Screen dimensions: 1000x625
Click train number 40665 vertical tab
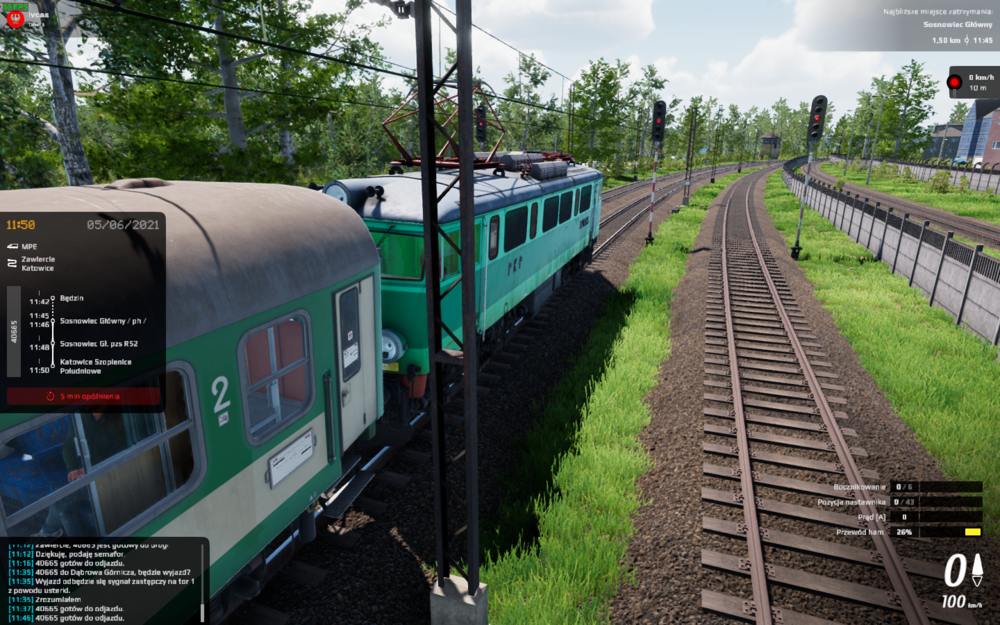coord(14,332)
